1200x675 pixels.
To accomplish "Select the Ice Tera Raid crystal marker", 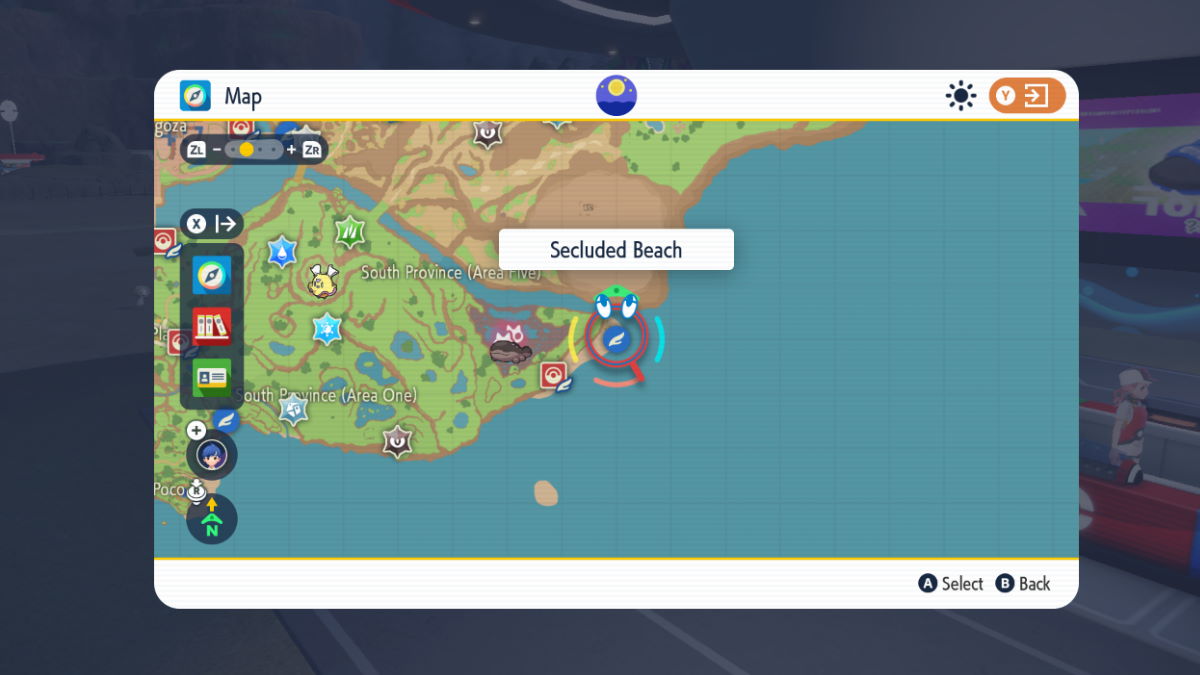I will point(327,328).
